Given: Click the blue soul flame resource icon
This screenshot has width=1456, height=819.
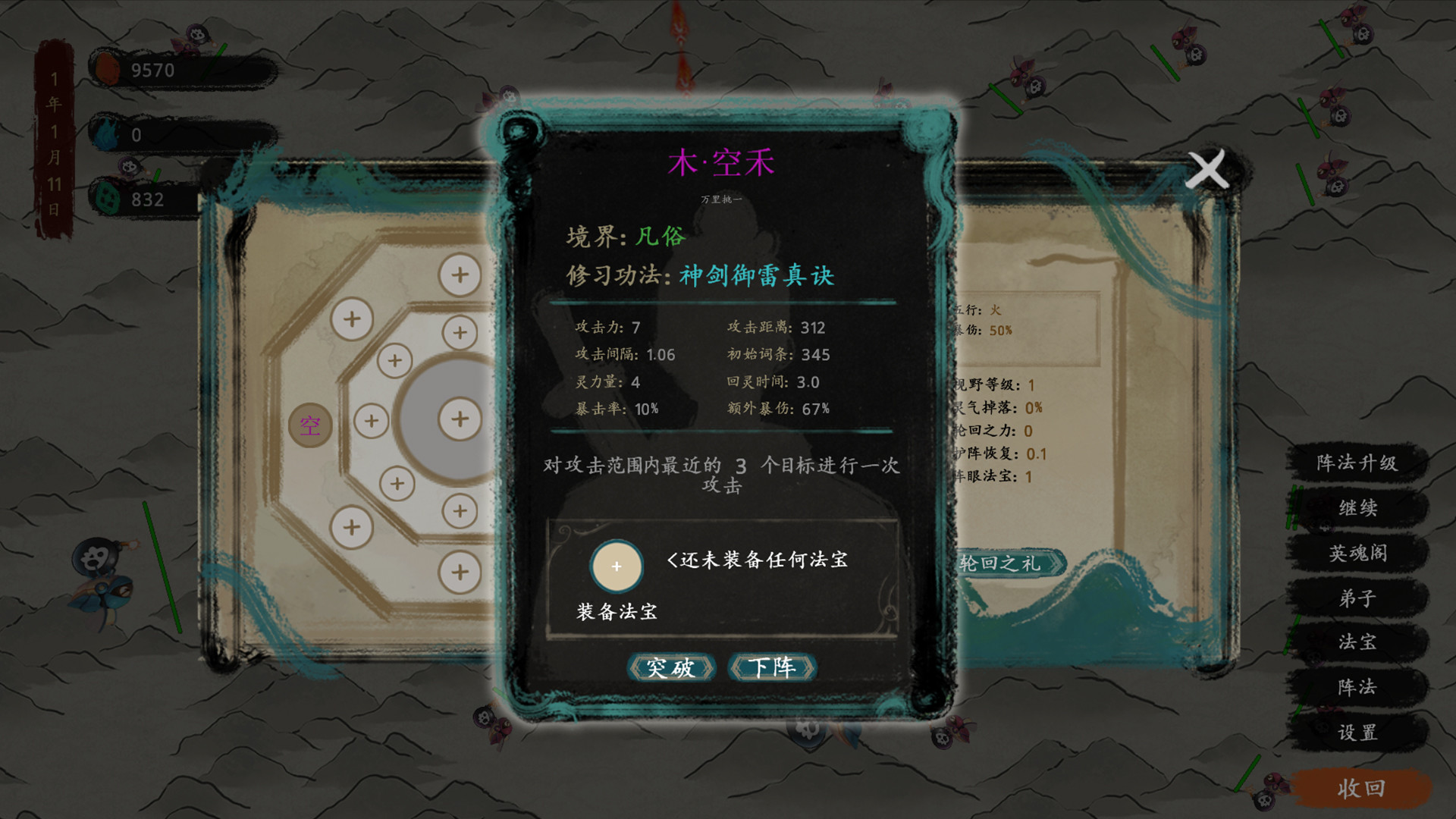Looking at the screenshot, I should point(105,134).
